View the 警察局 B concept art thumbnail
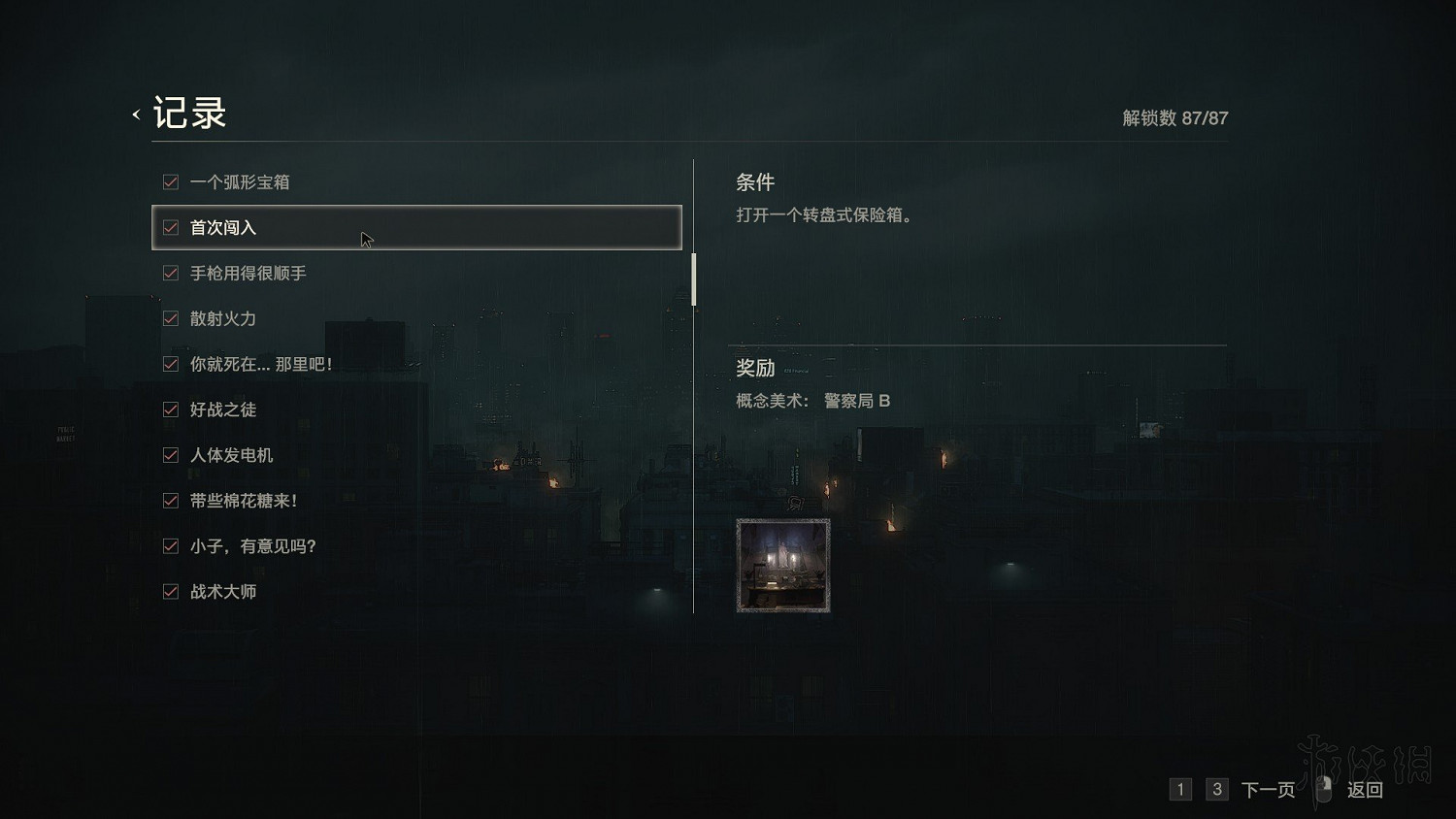This screenshot has height=819, width=1456. point(783,565)
